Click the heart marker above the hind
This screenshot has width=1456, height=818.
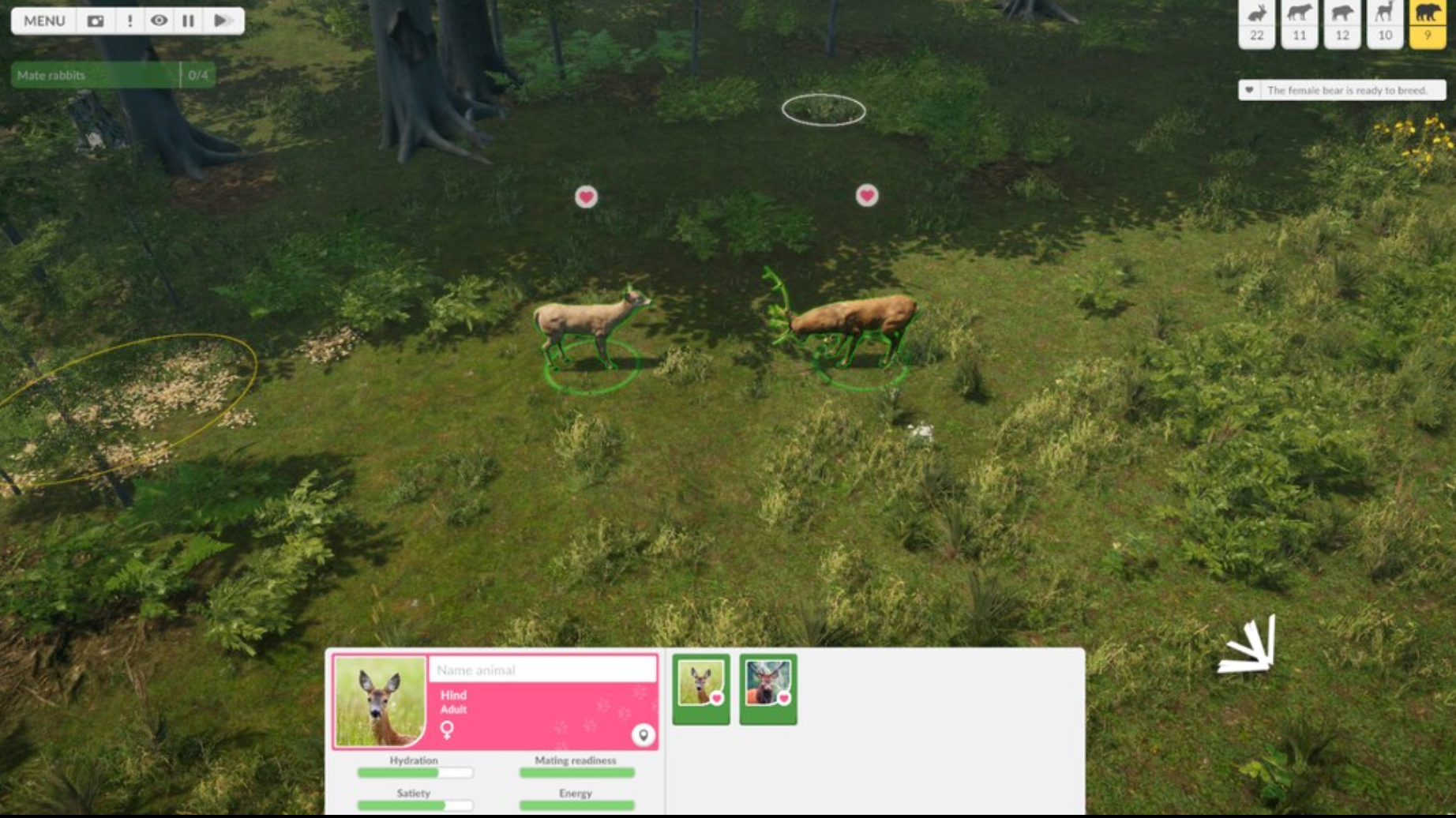click(x=586, y=196)
